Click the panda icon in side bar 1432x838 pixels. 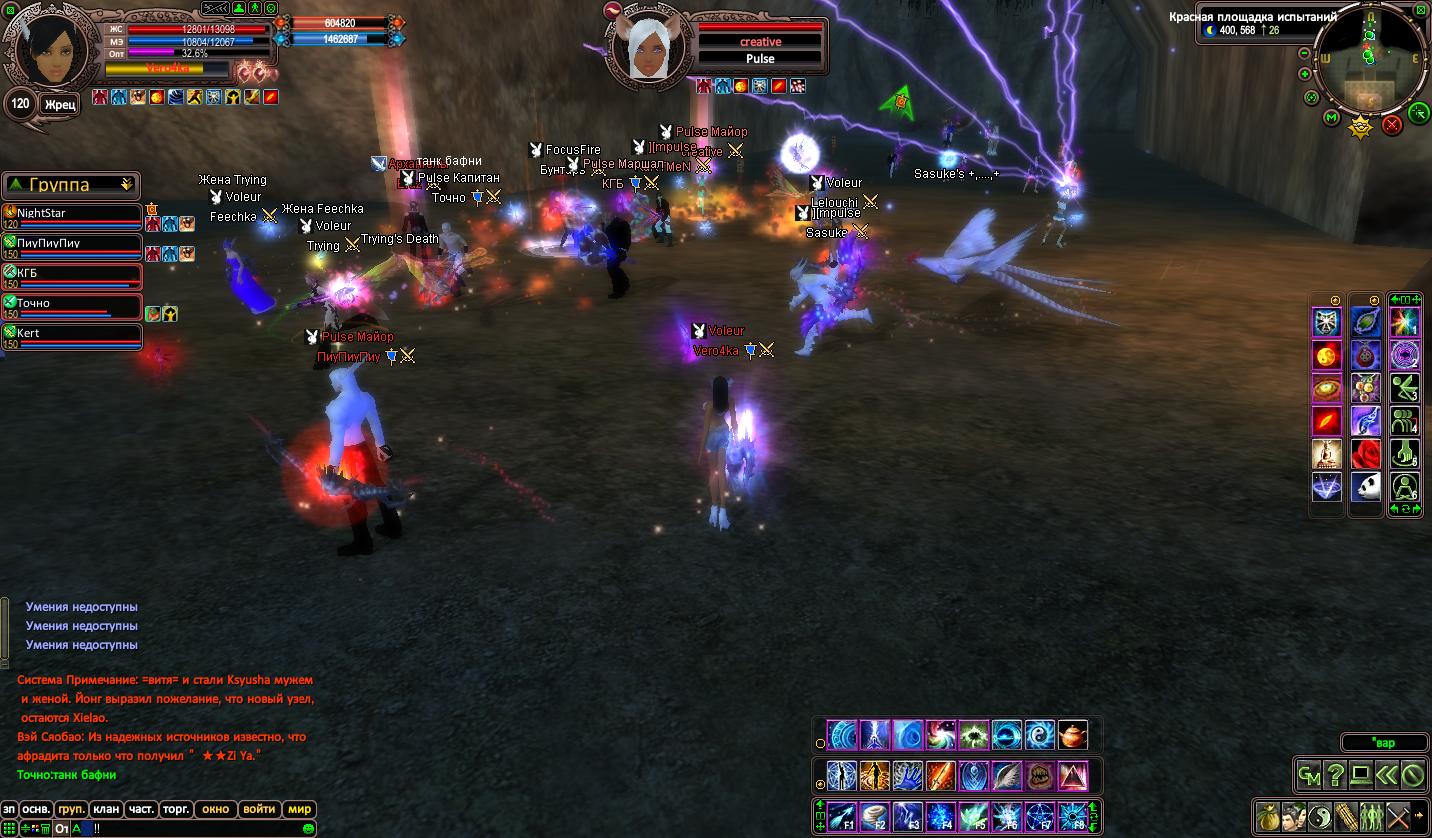tap(1366, 487)
